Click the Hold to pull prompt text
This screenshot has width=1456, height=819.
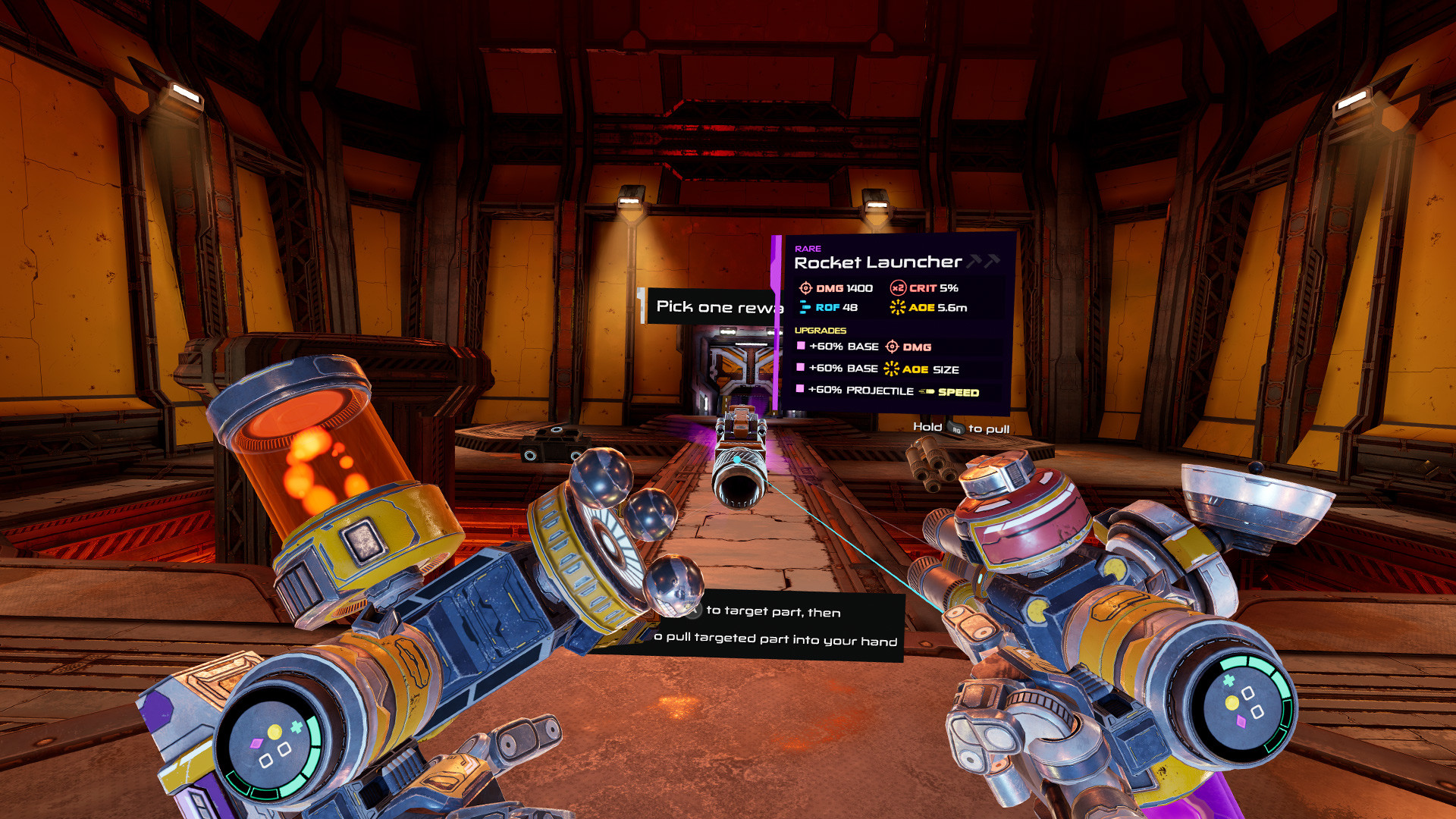click(961, 428)
